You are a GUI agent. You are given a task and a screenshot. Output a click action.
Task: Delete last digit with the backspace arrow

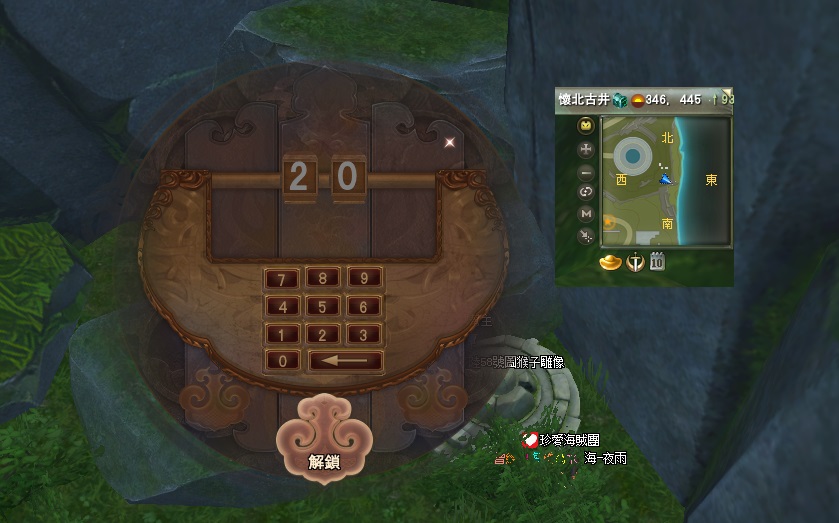[x=345, y=361]
